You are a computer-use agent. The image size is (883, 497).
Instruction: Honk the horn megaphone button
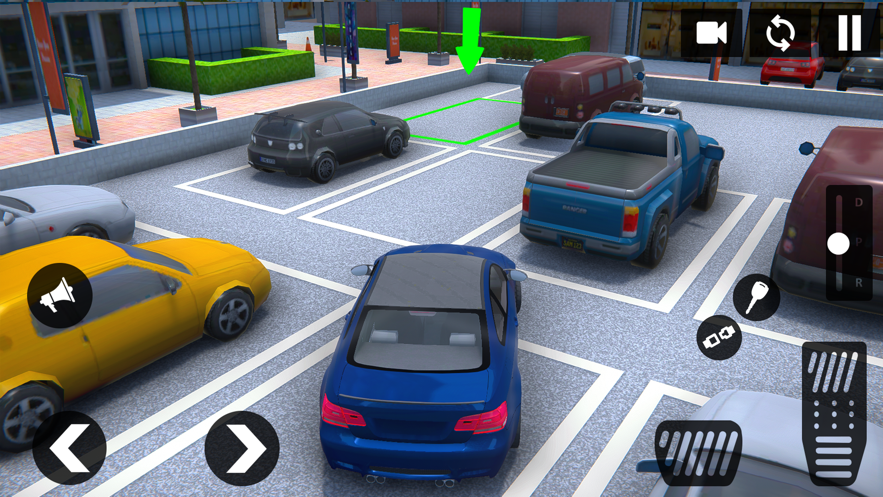[x=60, y=295]
